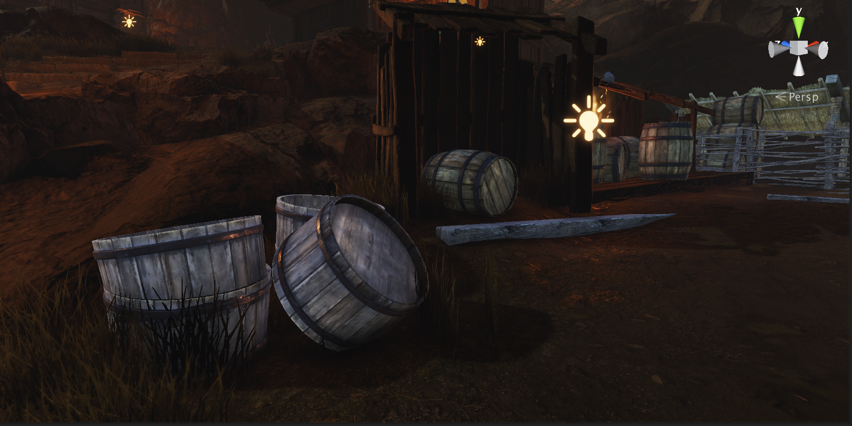
Task: Click the white bottom cone of the gizmo
Action: [798, 67]
